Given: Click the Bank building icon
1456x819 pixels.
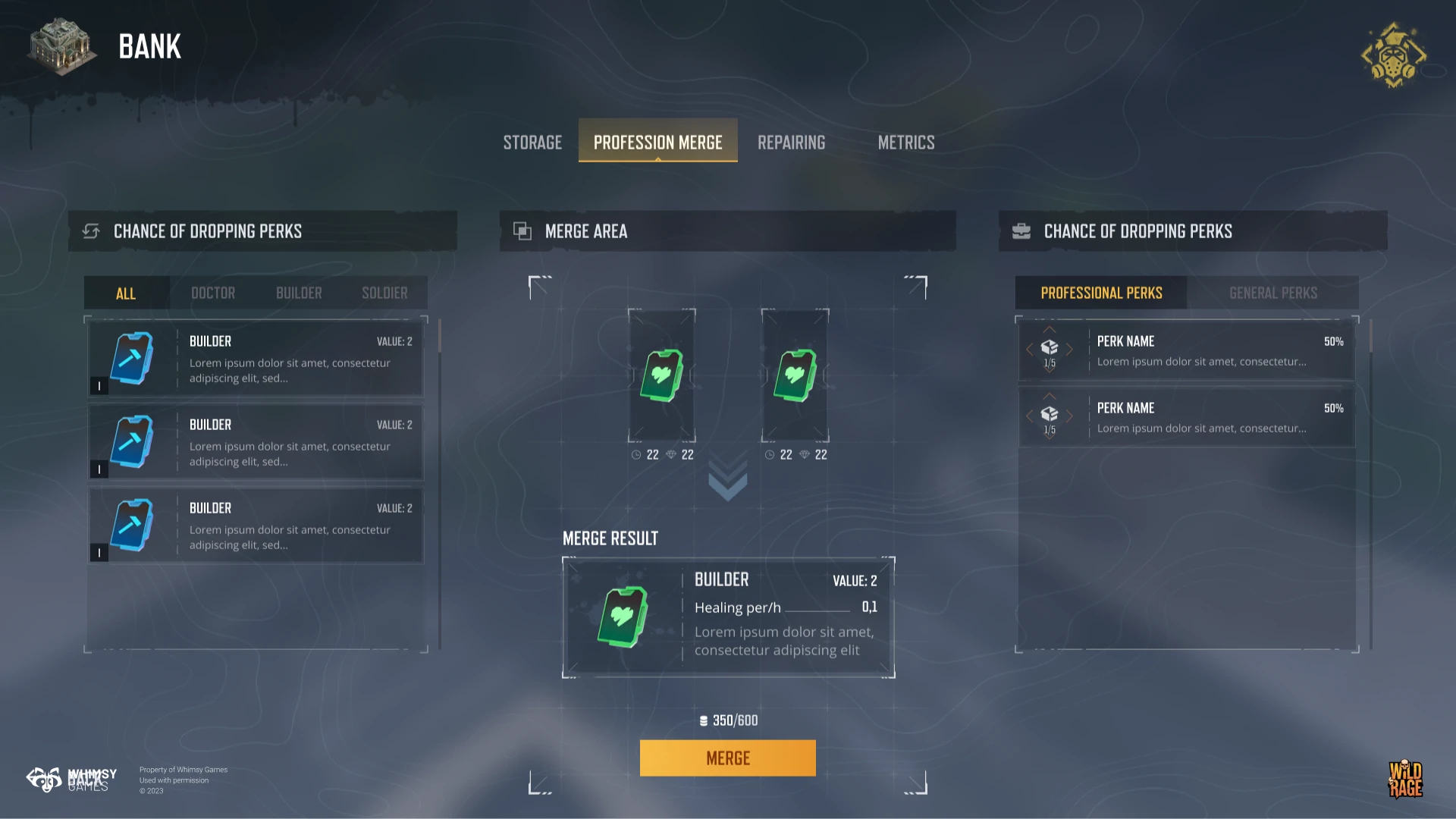Looking at the screenshot, I should click(x=61, y=47).
